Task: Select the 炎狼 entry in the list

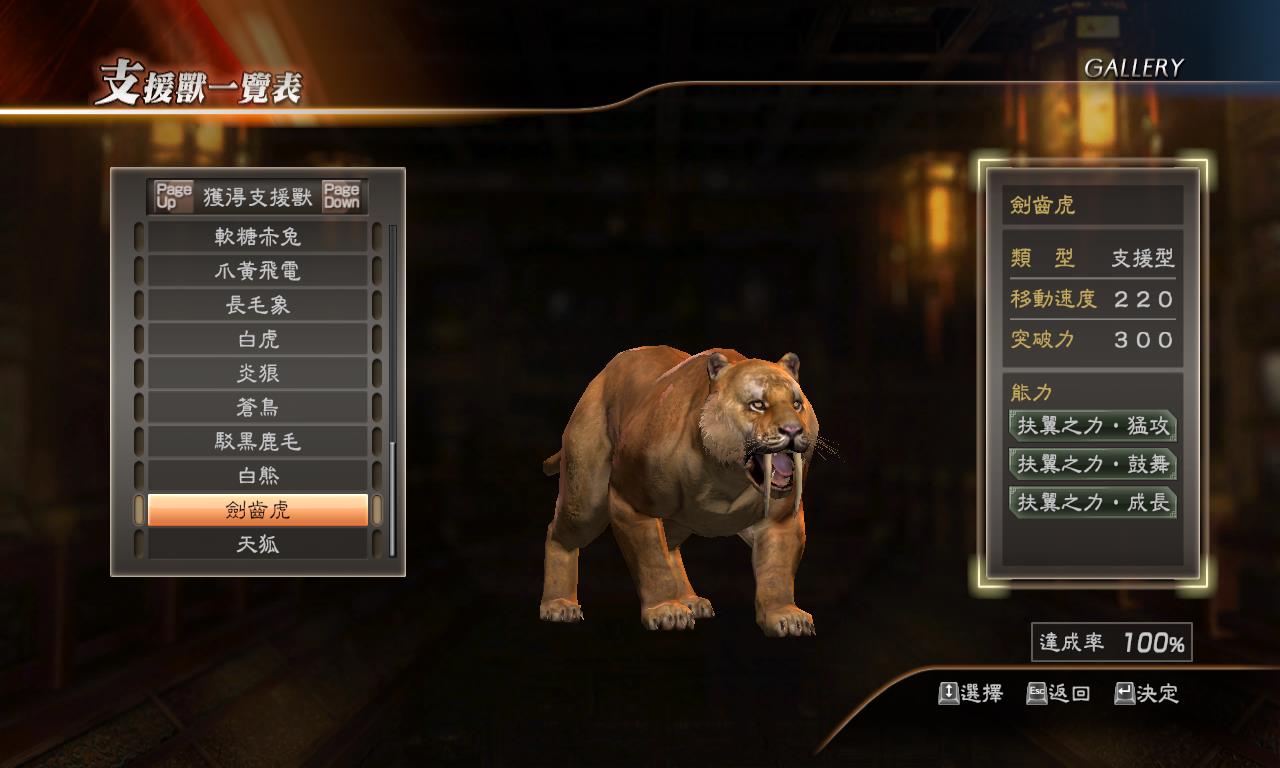Action: 257,372
